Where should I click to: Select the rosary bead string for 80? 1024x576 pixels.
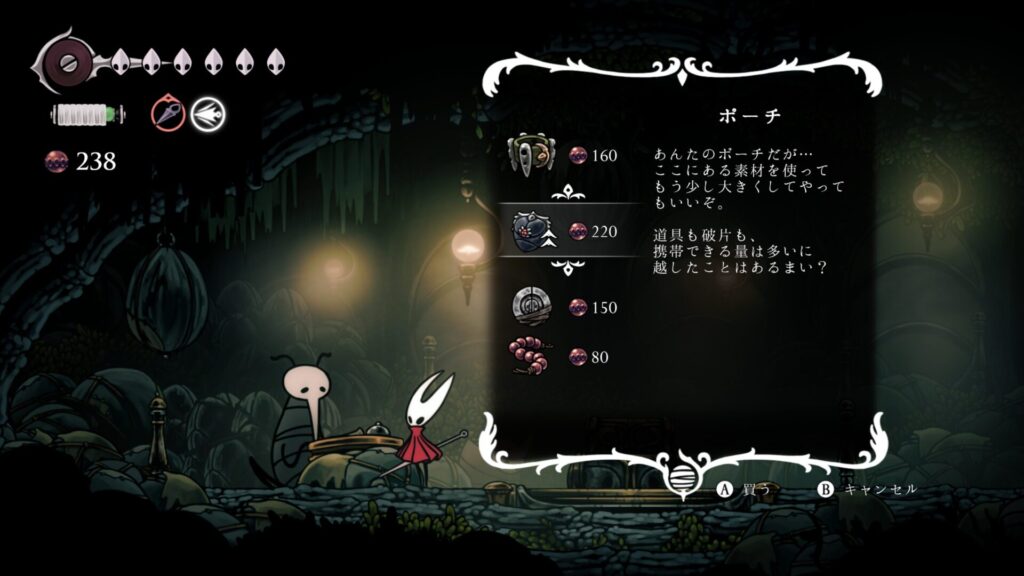tap(531, 356)
